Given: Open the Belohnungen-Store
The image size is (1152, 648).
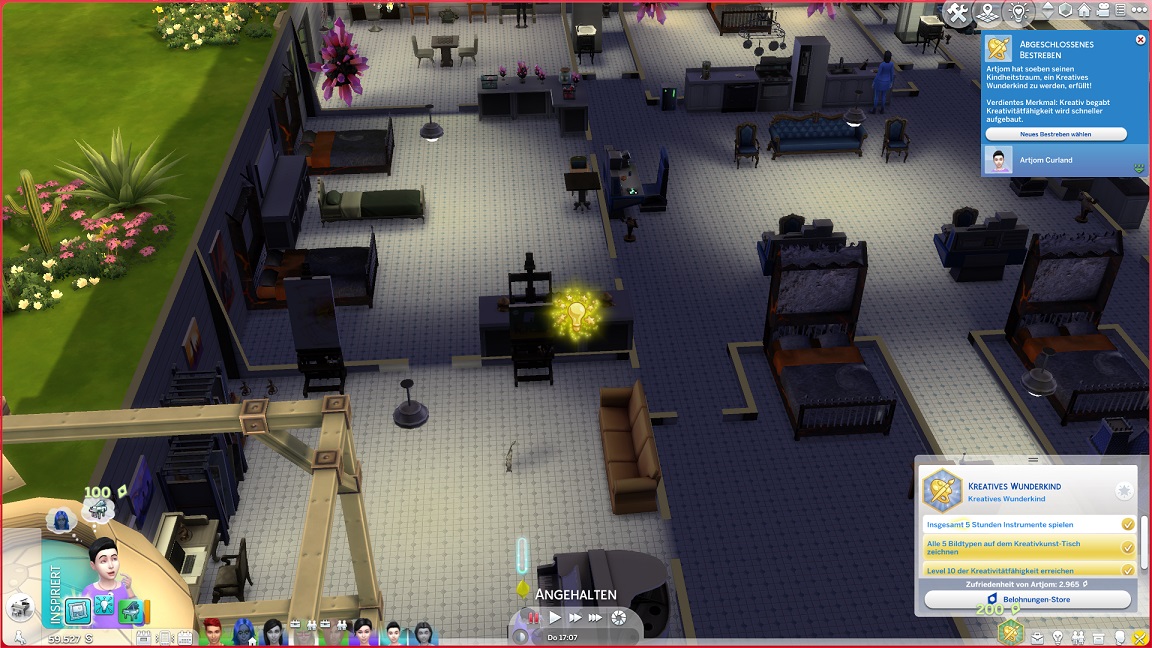Looking at the screenshot, I should coord(1027,599).
